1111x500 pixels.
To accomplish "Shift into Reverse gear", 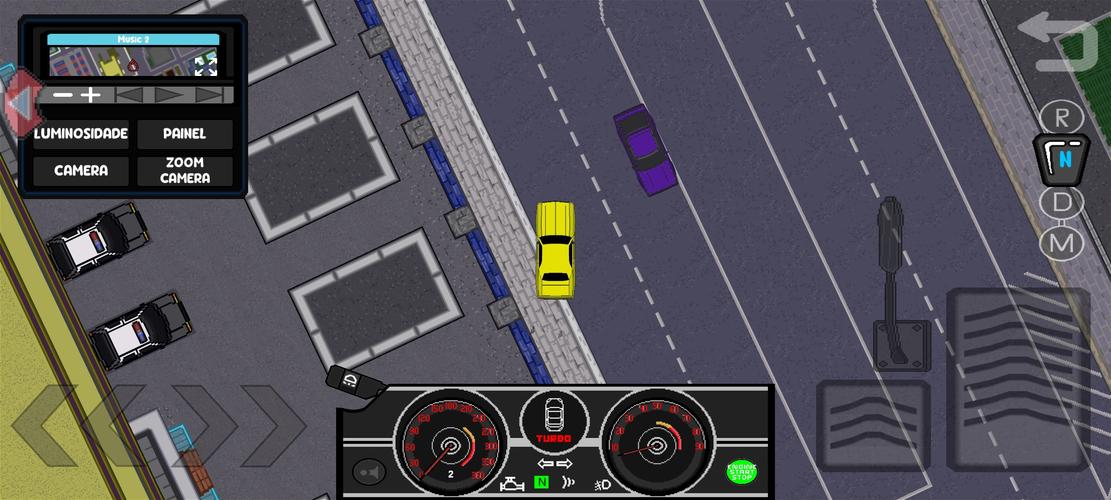I will point(1061,117).
